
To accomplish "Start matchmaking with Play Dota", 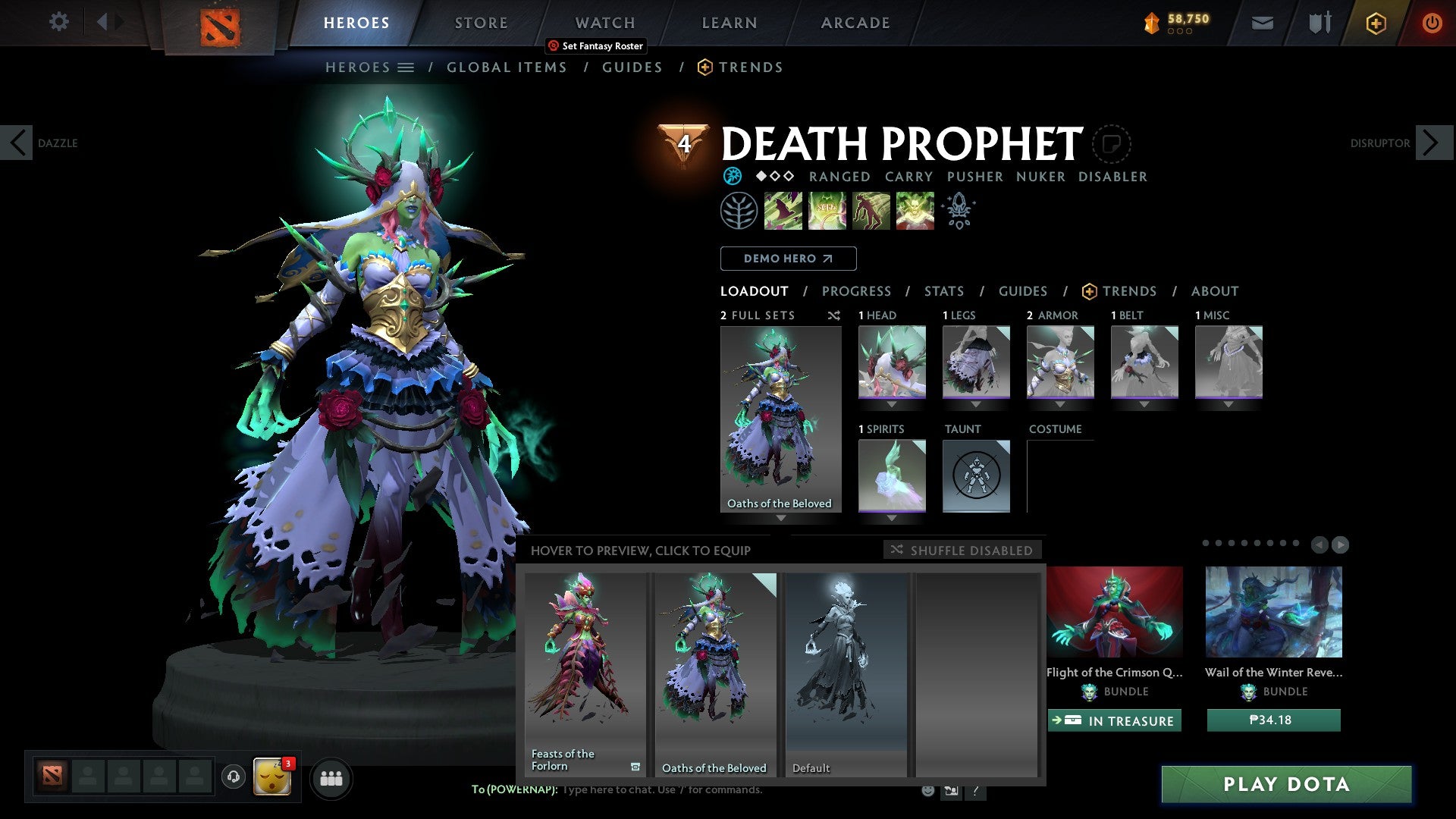I will click(1286, 784).
